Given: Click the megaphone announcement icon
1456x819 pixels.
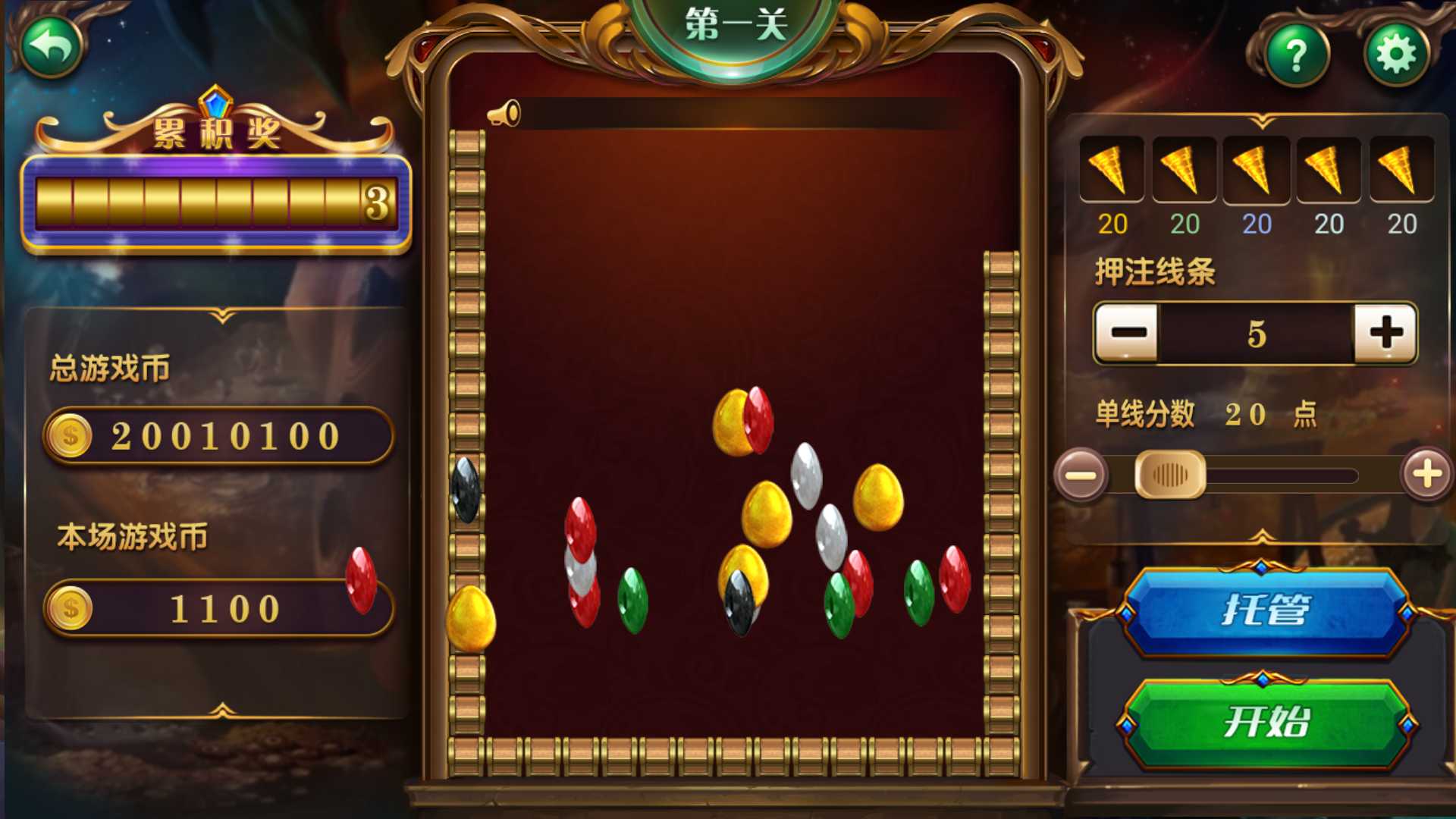Looking at the screenshot, I should [504, 114].
